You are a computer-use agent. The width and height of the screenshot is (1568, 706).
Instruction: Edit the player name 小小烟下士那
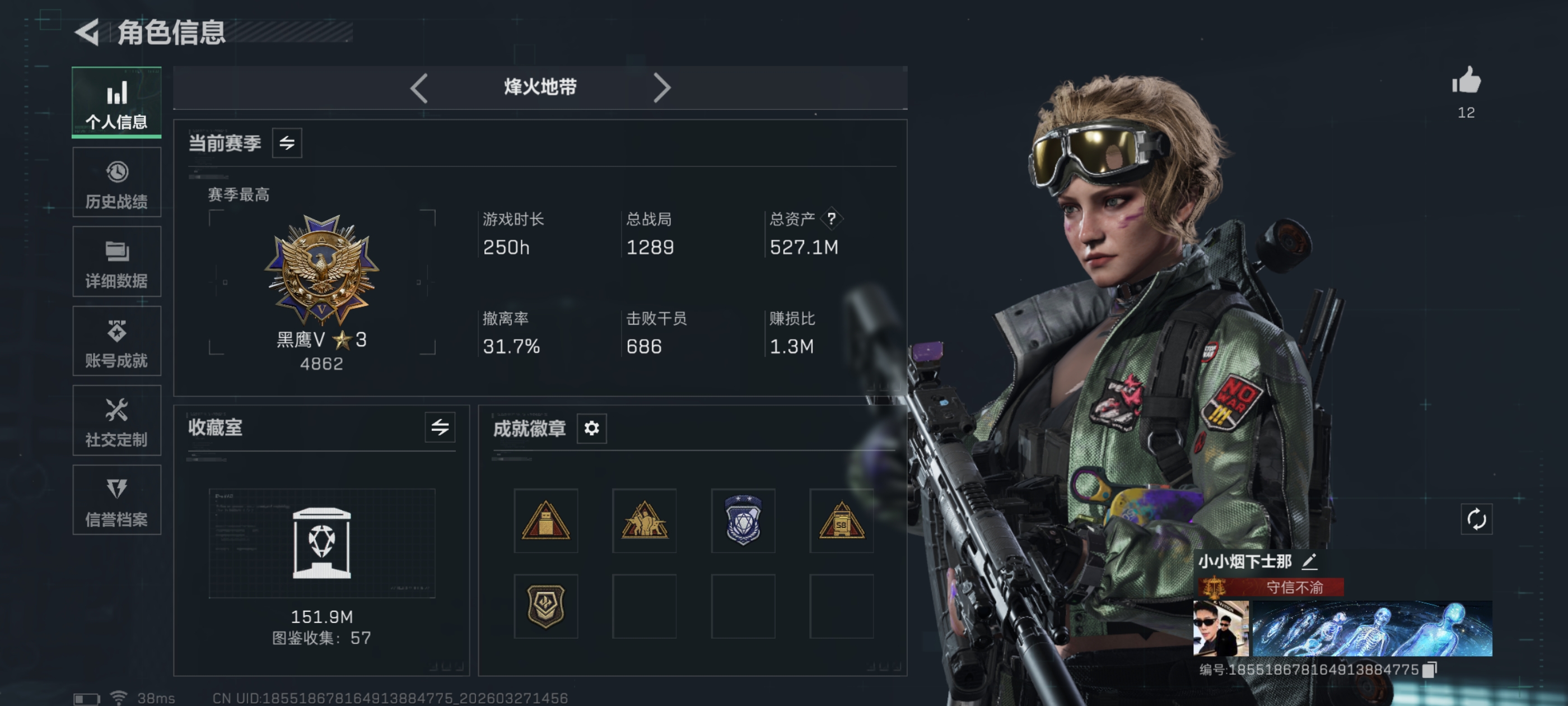[1309, 561]
